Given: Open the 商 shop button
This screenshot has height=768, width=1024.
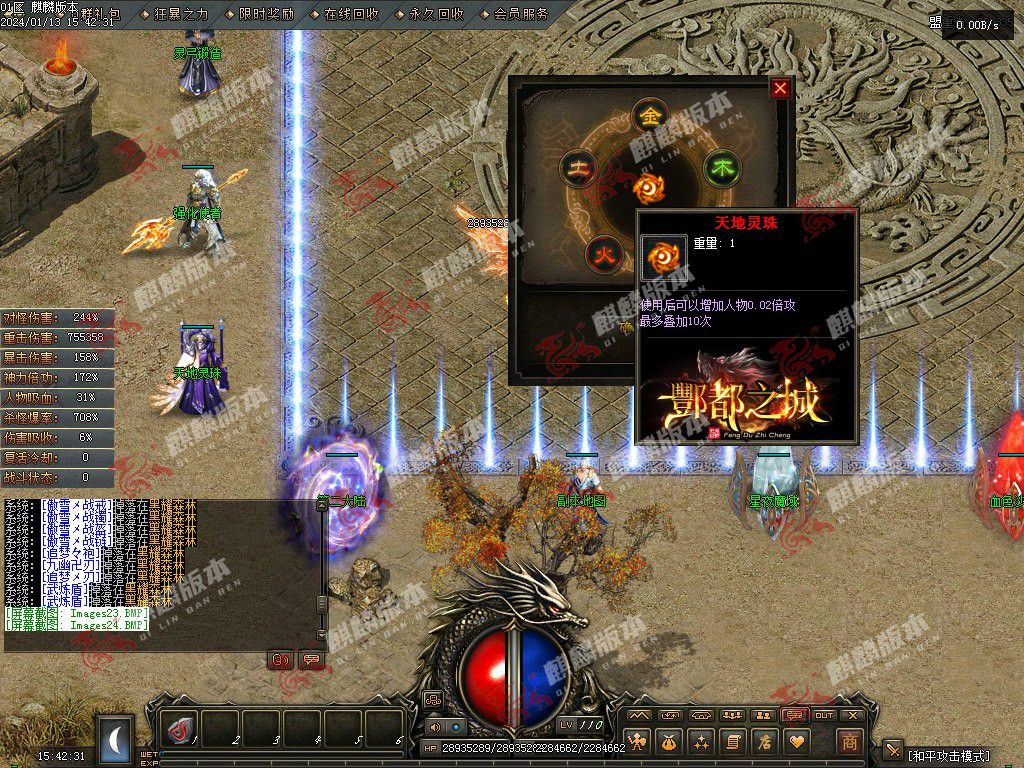Looking at the screenshot, I should tap(849, 741).
